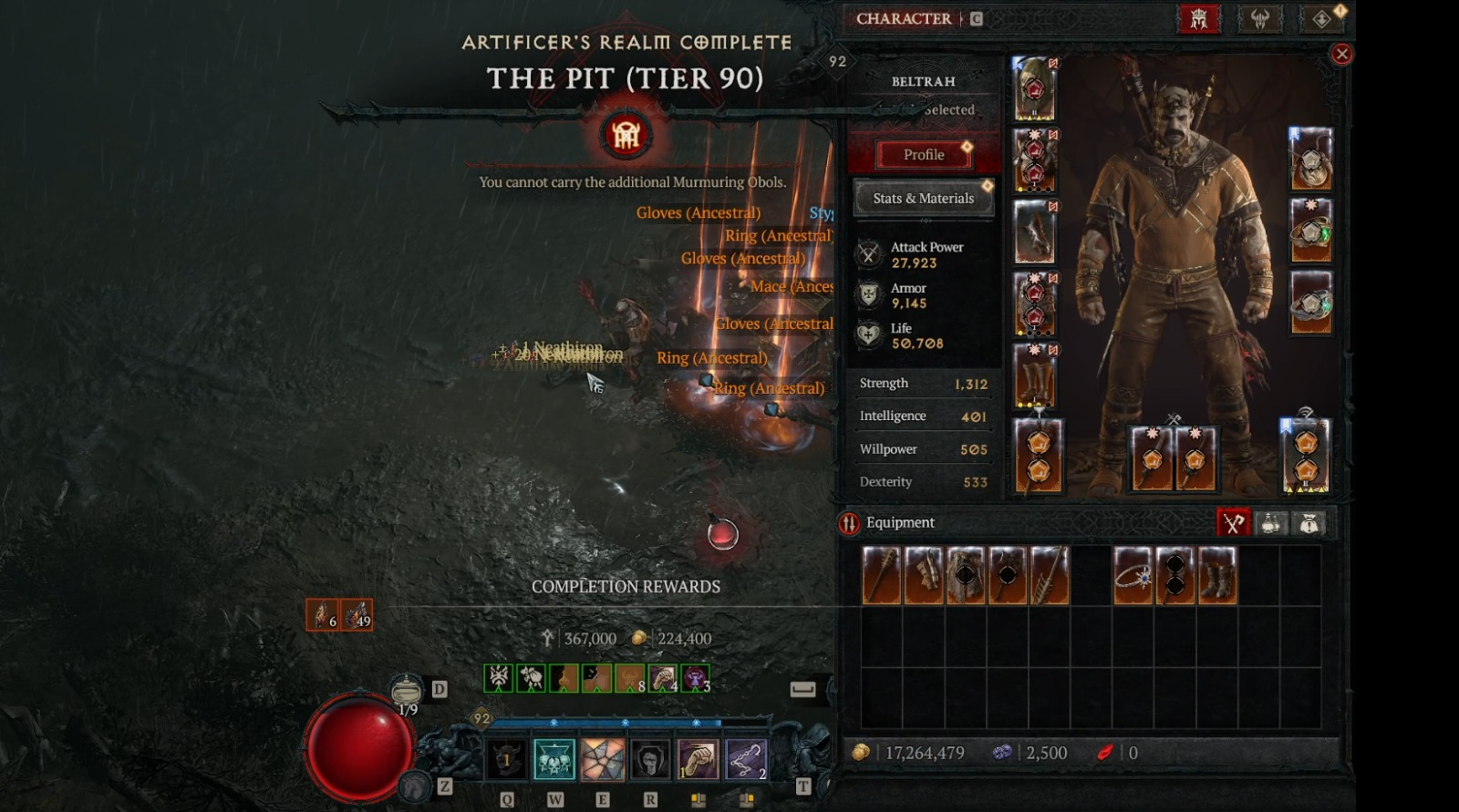
Task: Activate the three skulls war cry skill
Action: pyautogui.click(x=554, y=759)
